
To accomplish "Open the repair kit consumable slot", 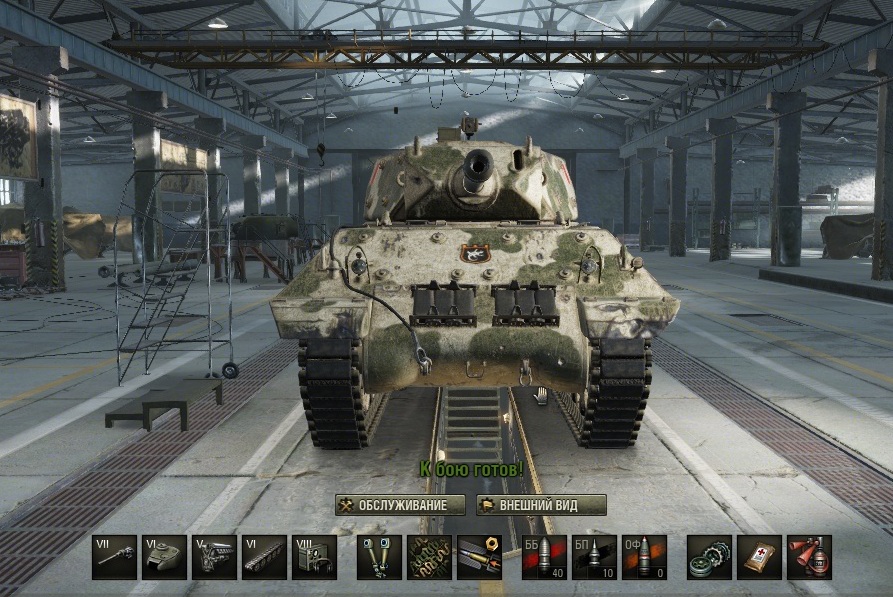I will pyautogui.click(x=709, y=557).
